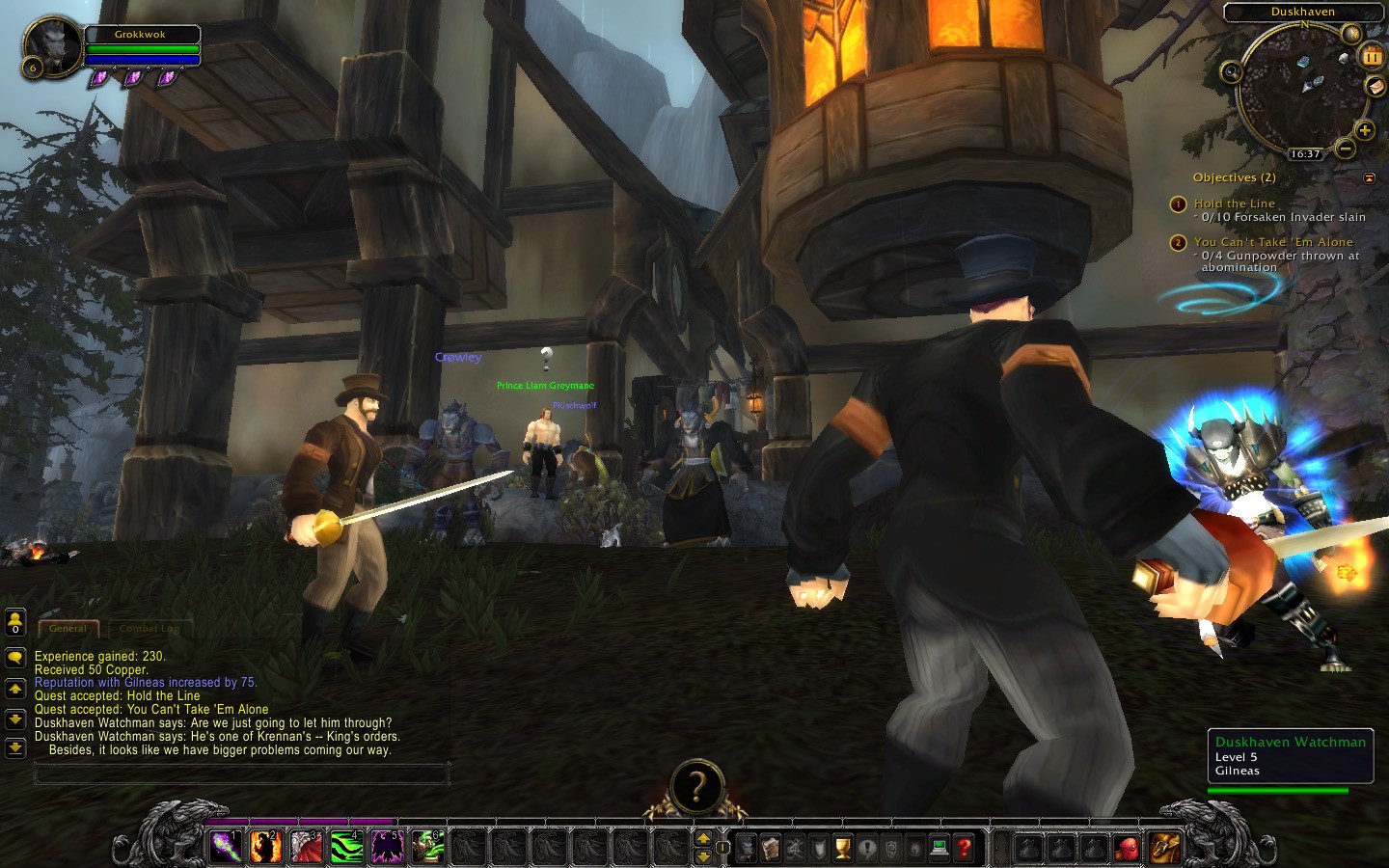Open the chat speech bubble menu

point(15,658)
